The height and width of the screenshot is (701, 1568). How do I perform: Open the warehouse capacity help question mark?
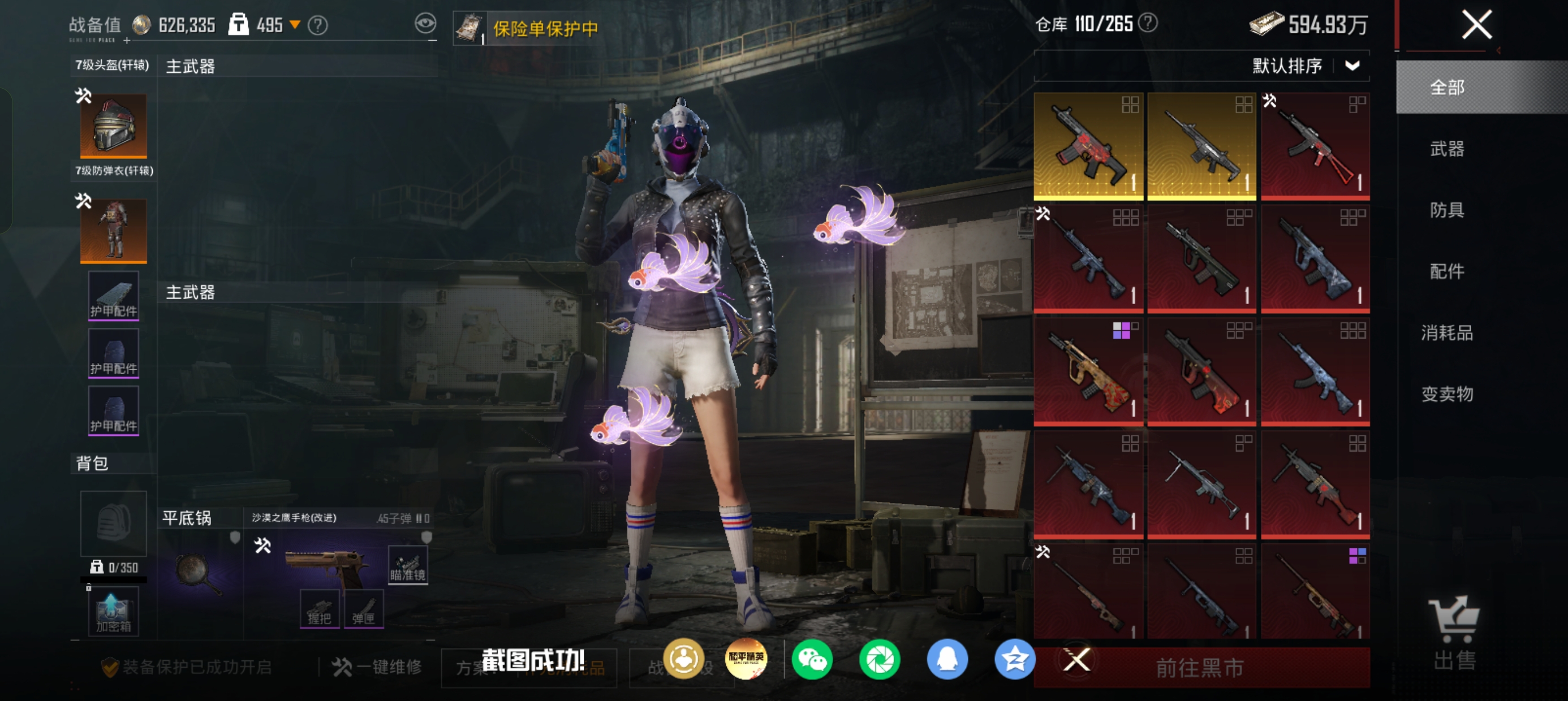click(1148, 23)
